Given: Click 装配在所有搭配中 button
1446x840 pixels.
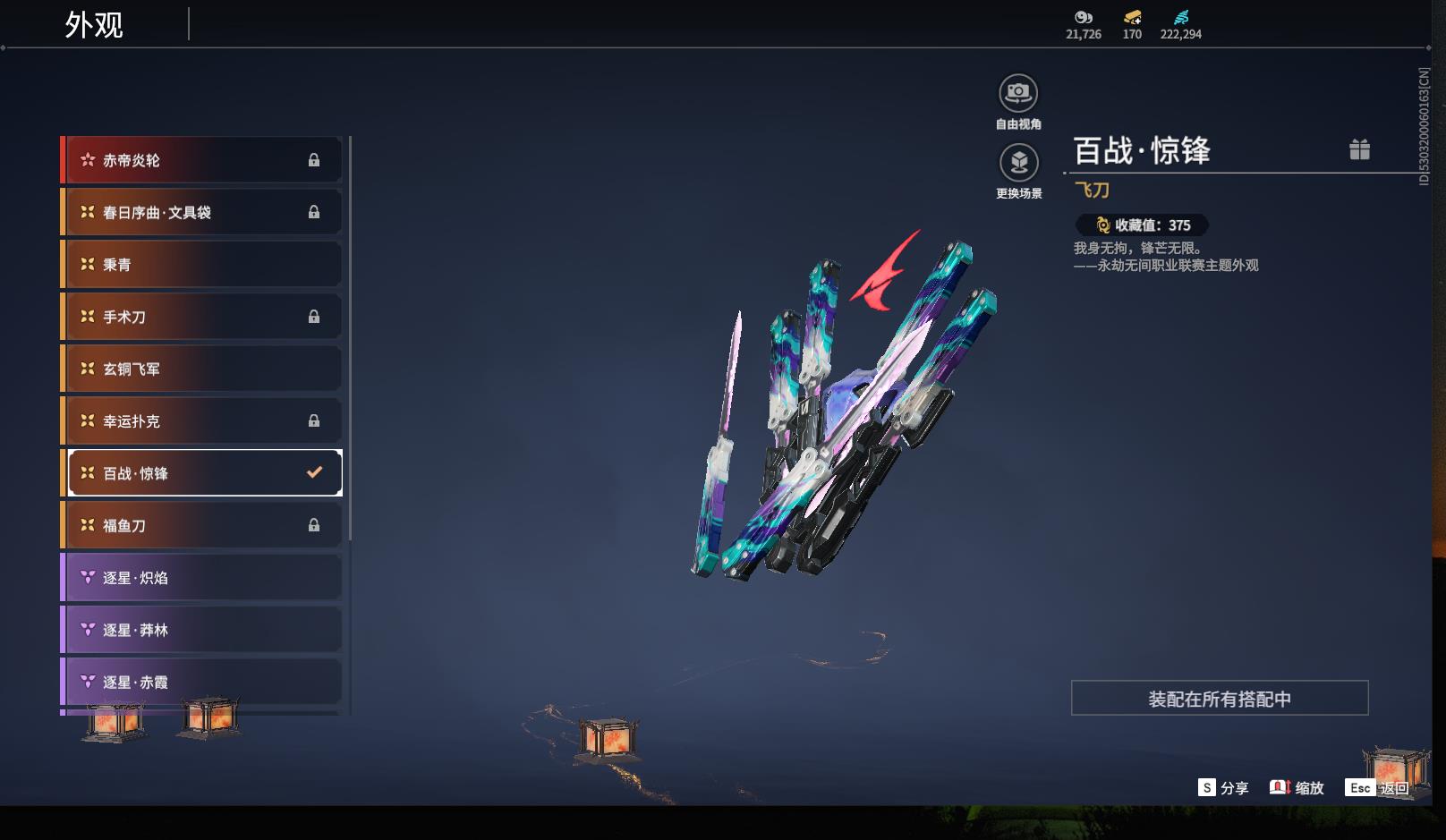Looking at the screenshot, I should click(1220, 699).
